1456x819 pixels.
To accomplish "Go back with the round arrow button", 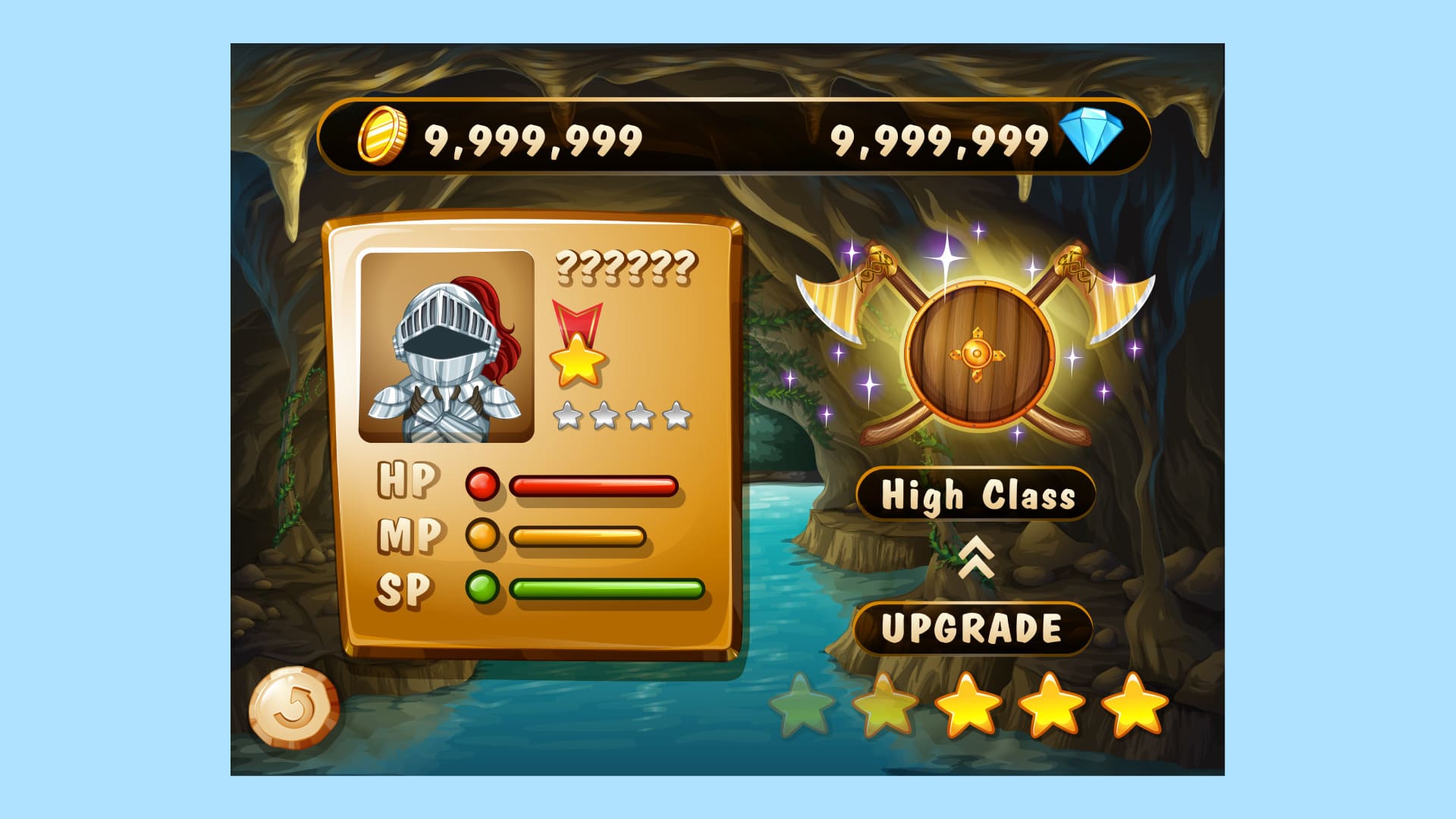I will pyautogui.click(x=293, y=708).
